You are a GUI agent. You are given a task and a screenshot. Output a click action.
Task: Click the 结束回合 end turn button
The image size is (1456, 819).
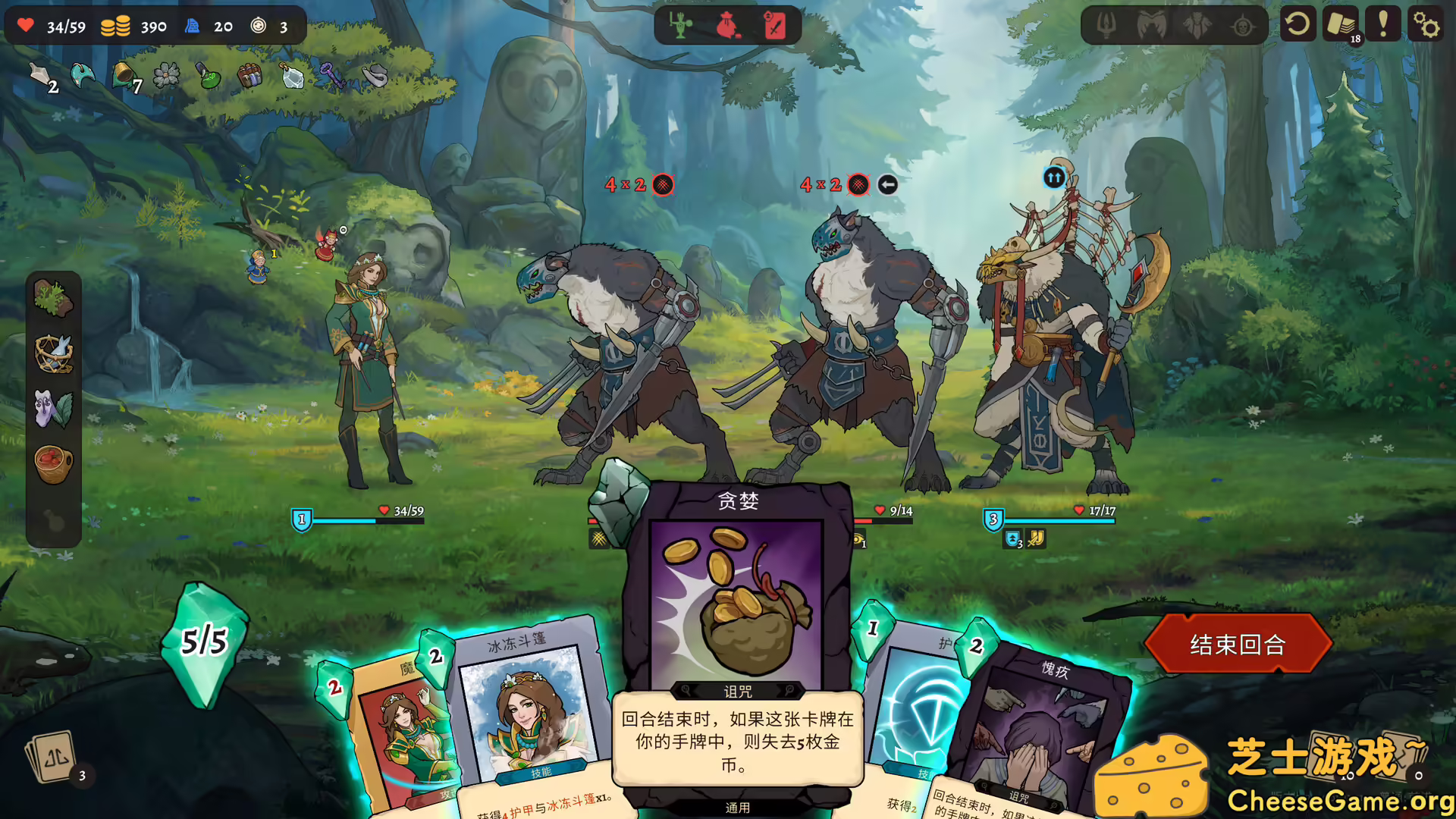[1239, 643]
